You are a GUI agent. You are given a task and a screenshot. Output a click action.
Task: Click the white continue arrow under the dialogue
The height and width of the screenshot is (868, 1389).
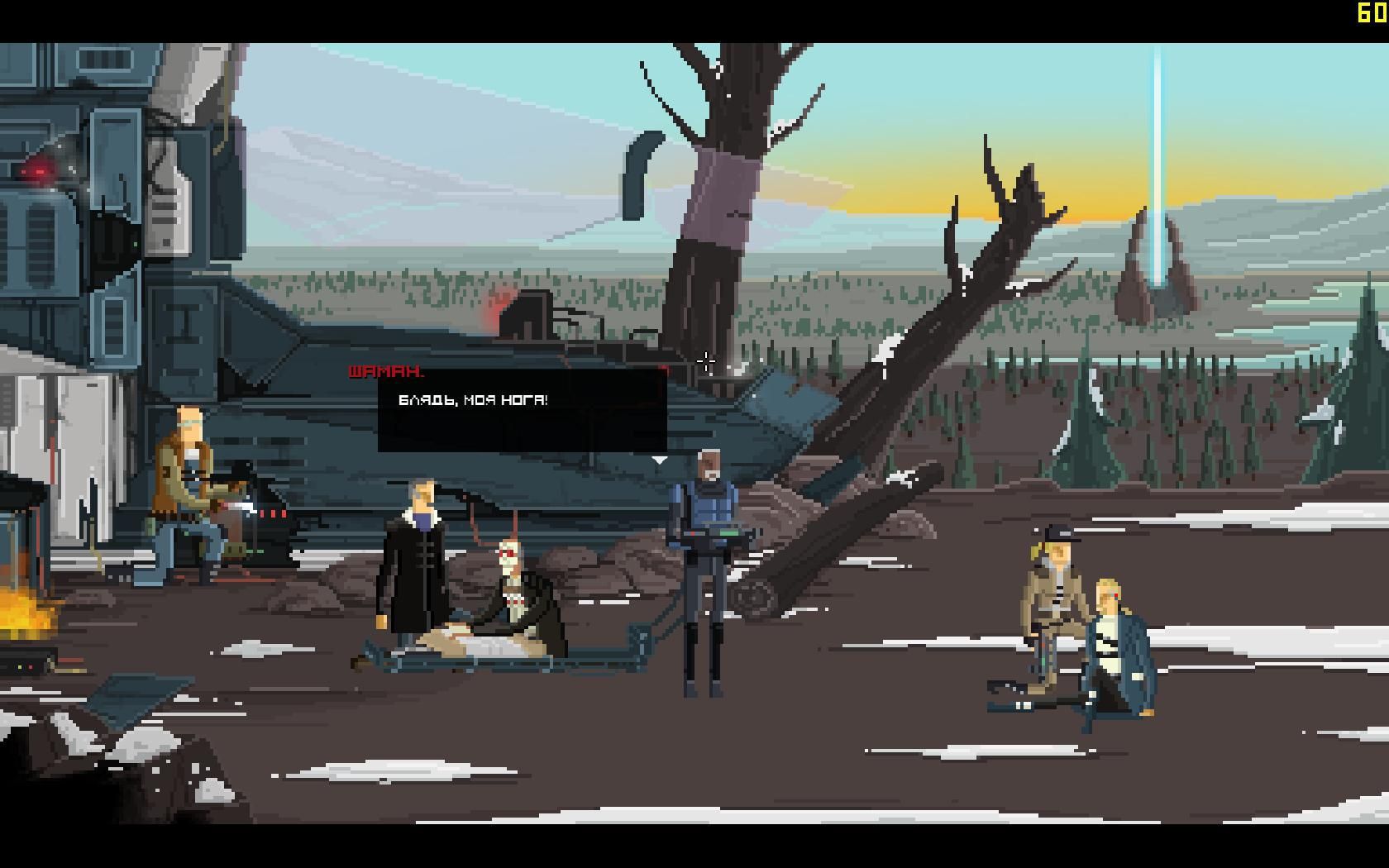click(659, 460)
